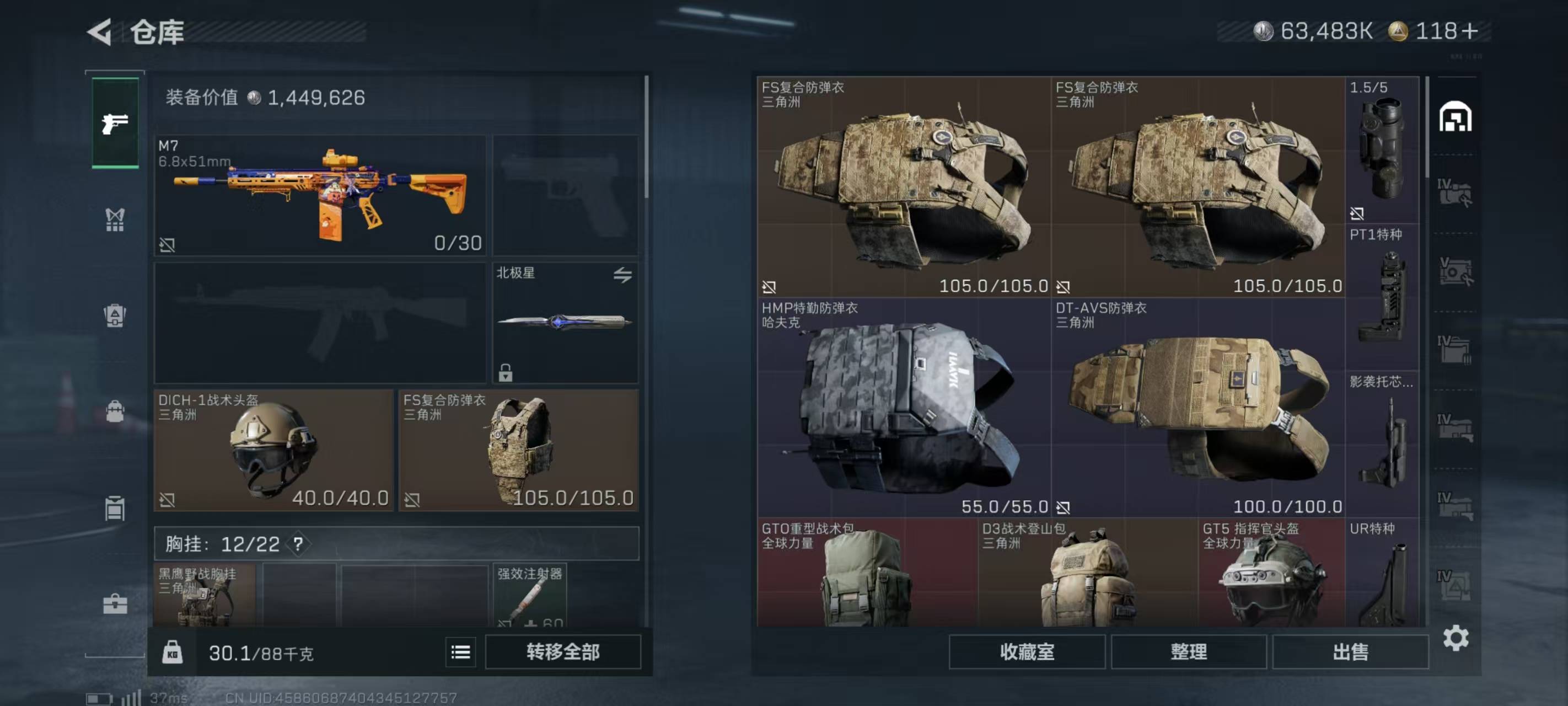
Task: Toggle the list view icon
Action: click(x=460, y=652)
